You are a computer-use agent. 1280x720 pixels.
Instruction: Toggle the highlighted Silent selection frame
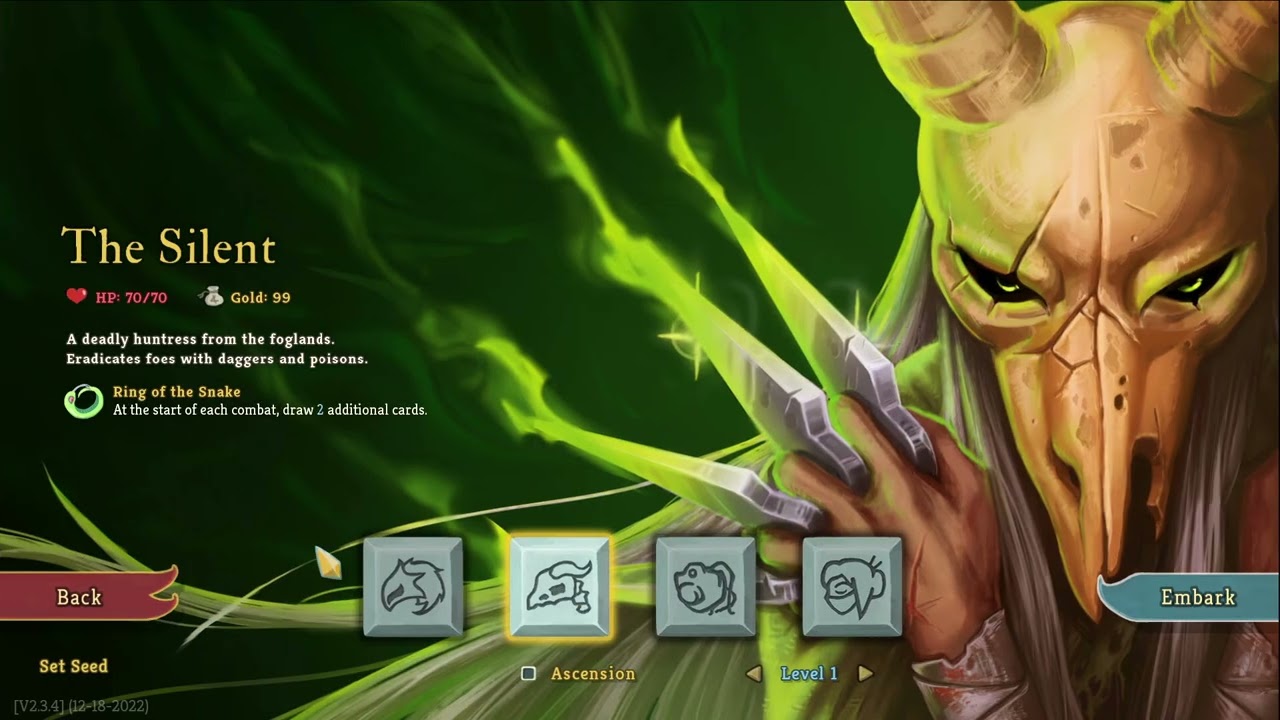tap(562, 587)
